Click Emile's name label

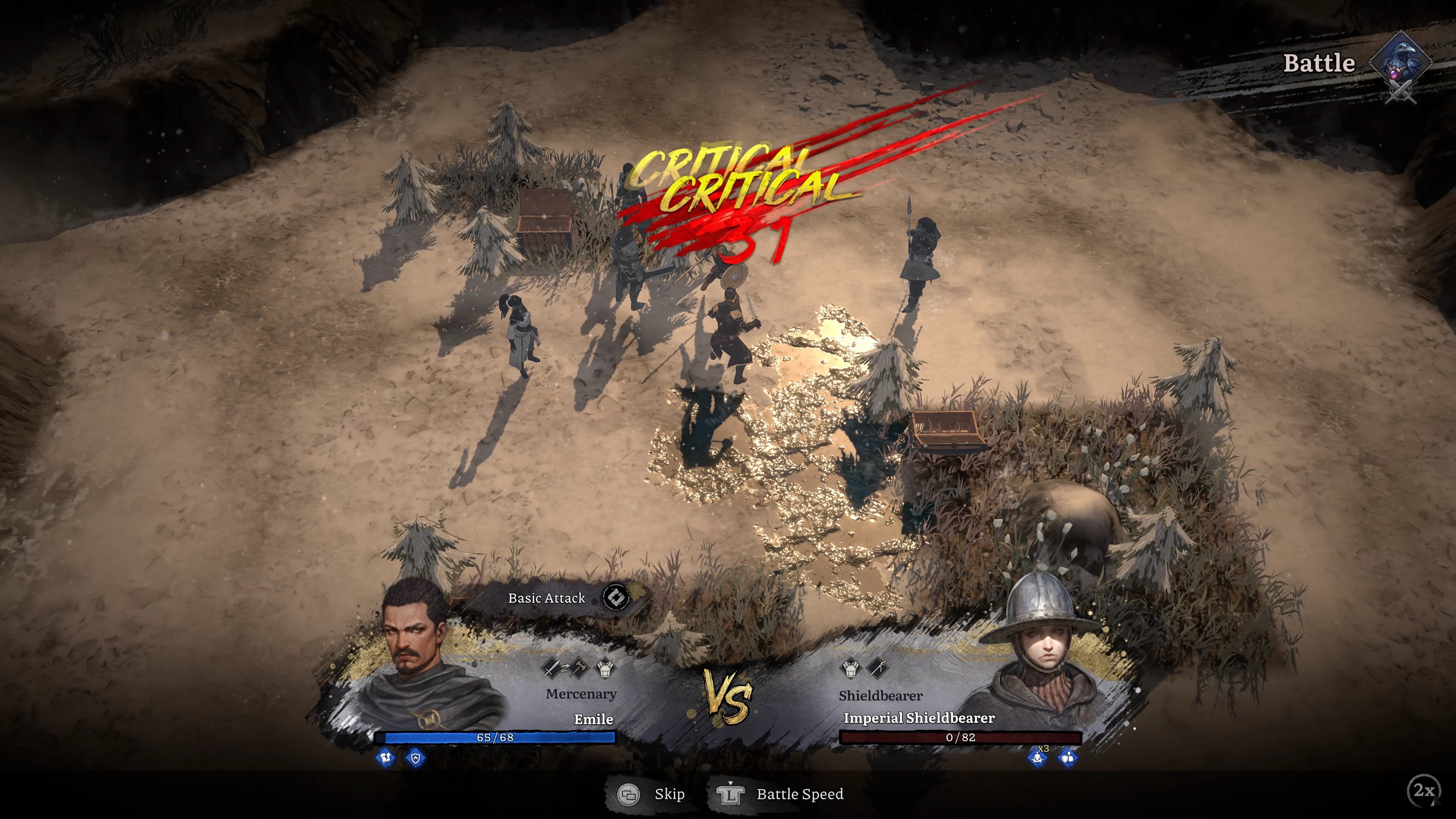tap(595, 719)
